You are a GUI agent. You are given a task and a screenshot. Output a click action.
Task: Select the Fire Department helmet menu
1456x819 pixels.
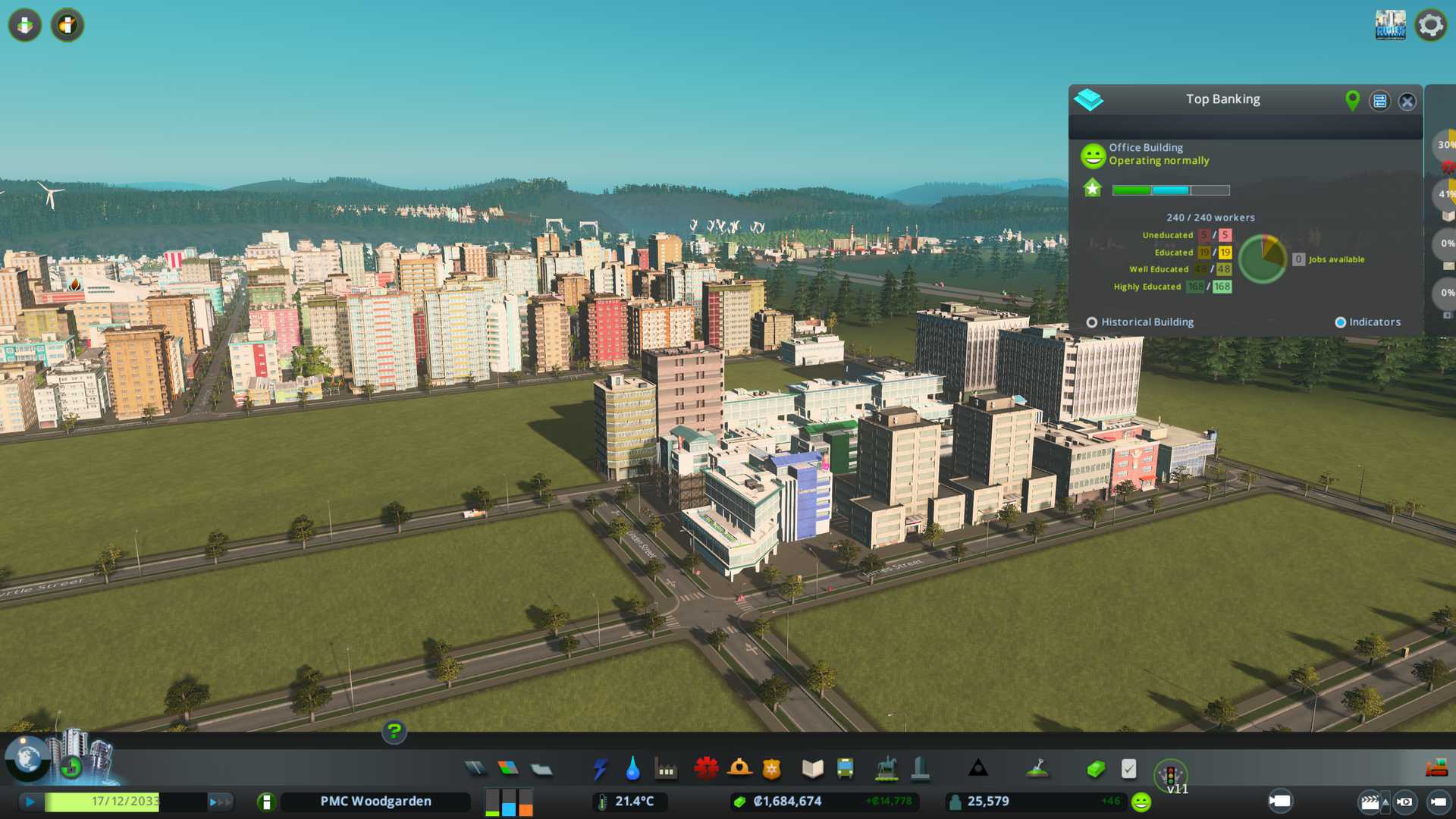[x=739, y=769]
